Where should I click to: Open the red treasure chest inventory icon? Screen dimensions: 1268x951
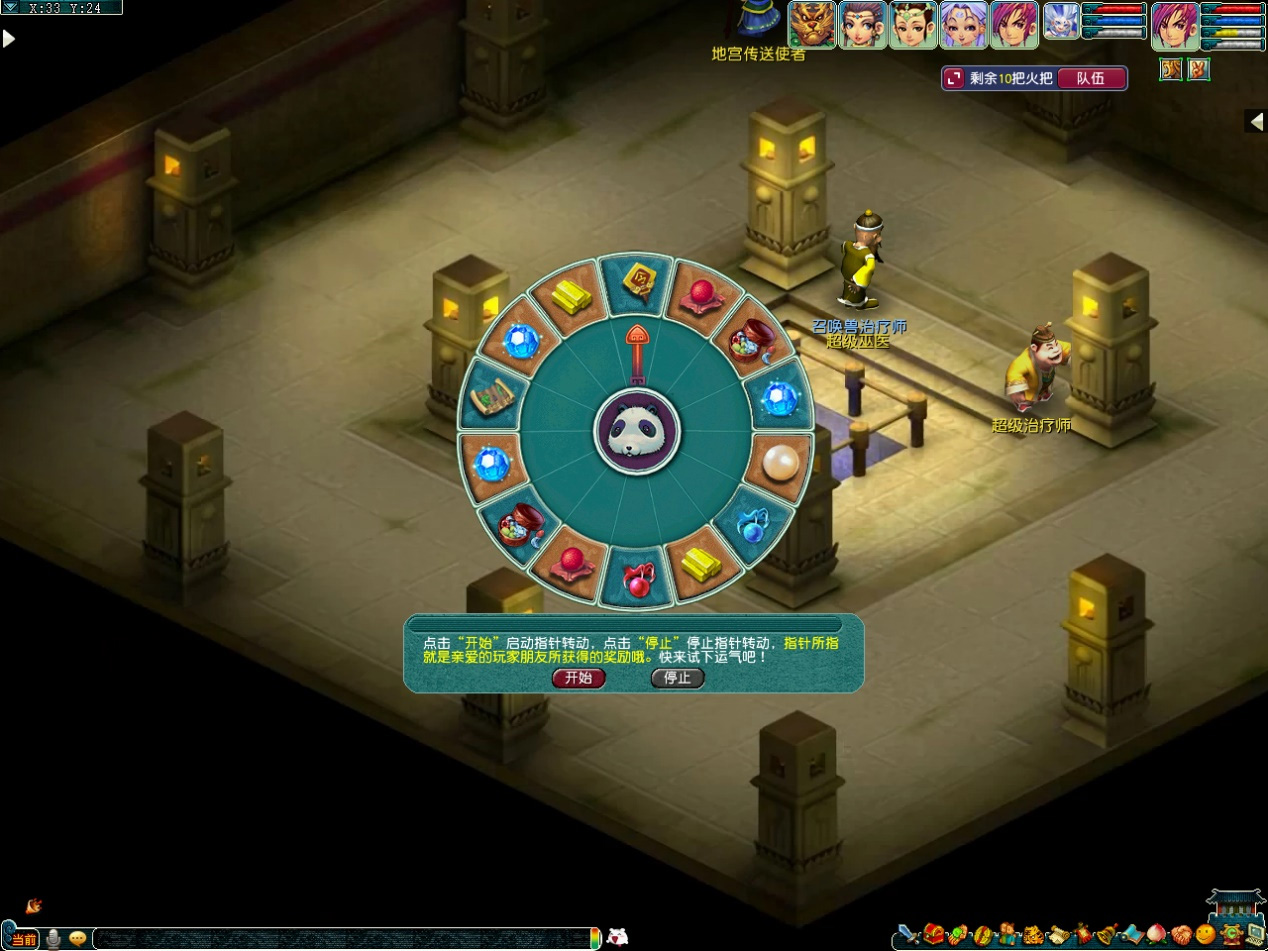(x=934, y=934)
